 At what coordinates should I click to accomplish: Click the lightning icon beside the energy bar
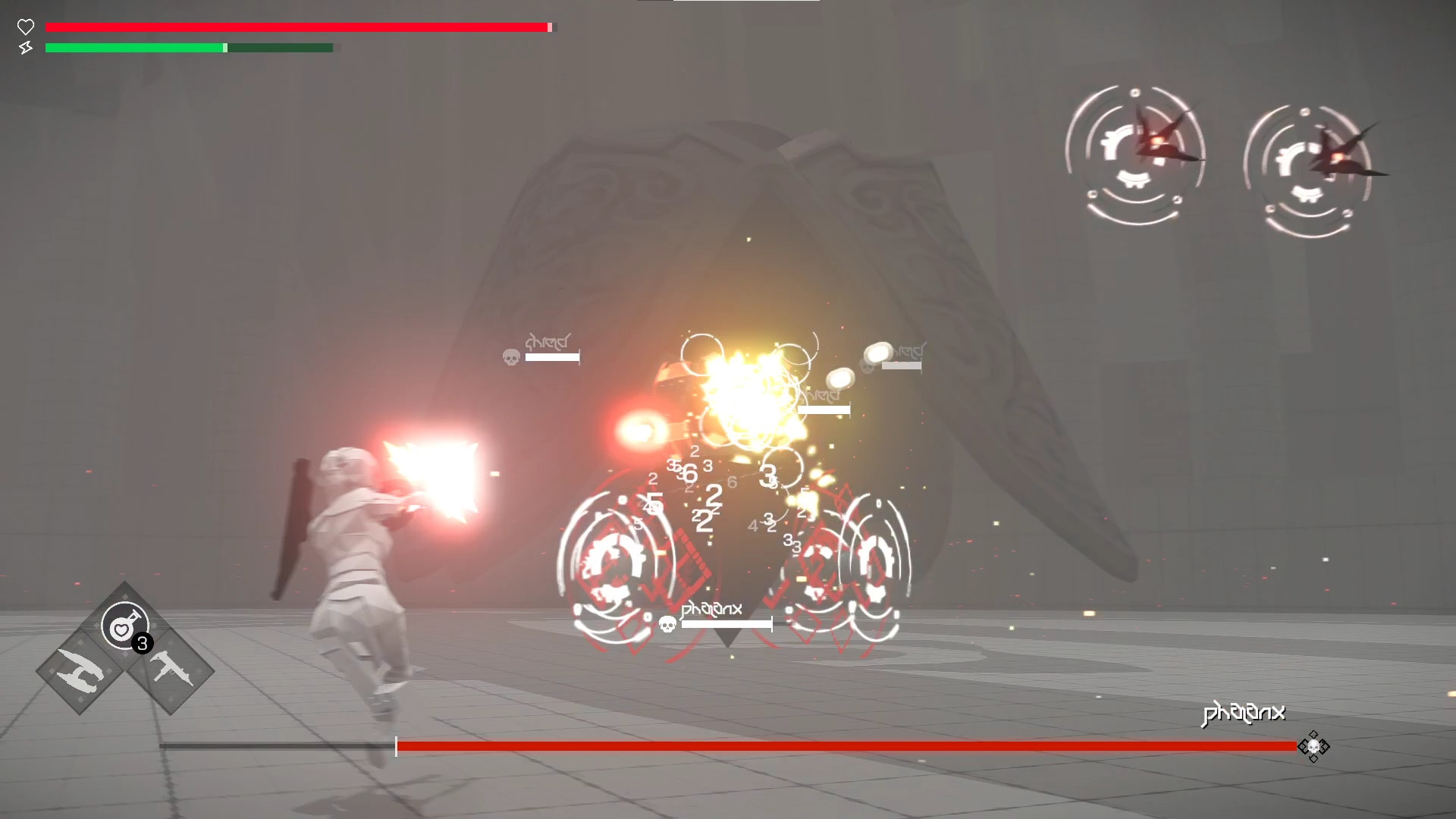pyautogui.click(x=26, y=48)
